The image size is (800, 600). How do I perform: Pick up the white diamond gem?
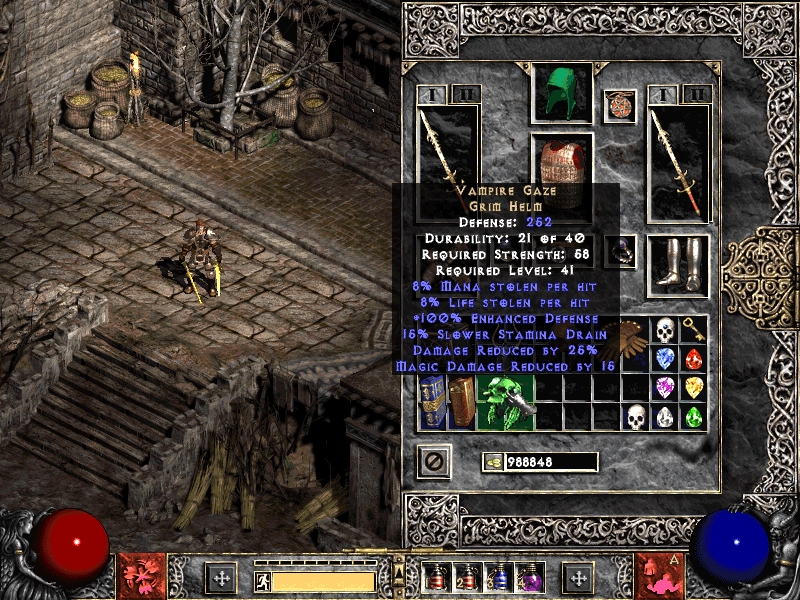tap(664, 417)
